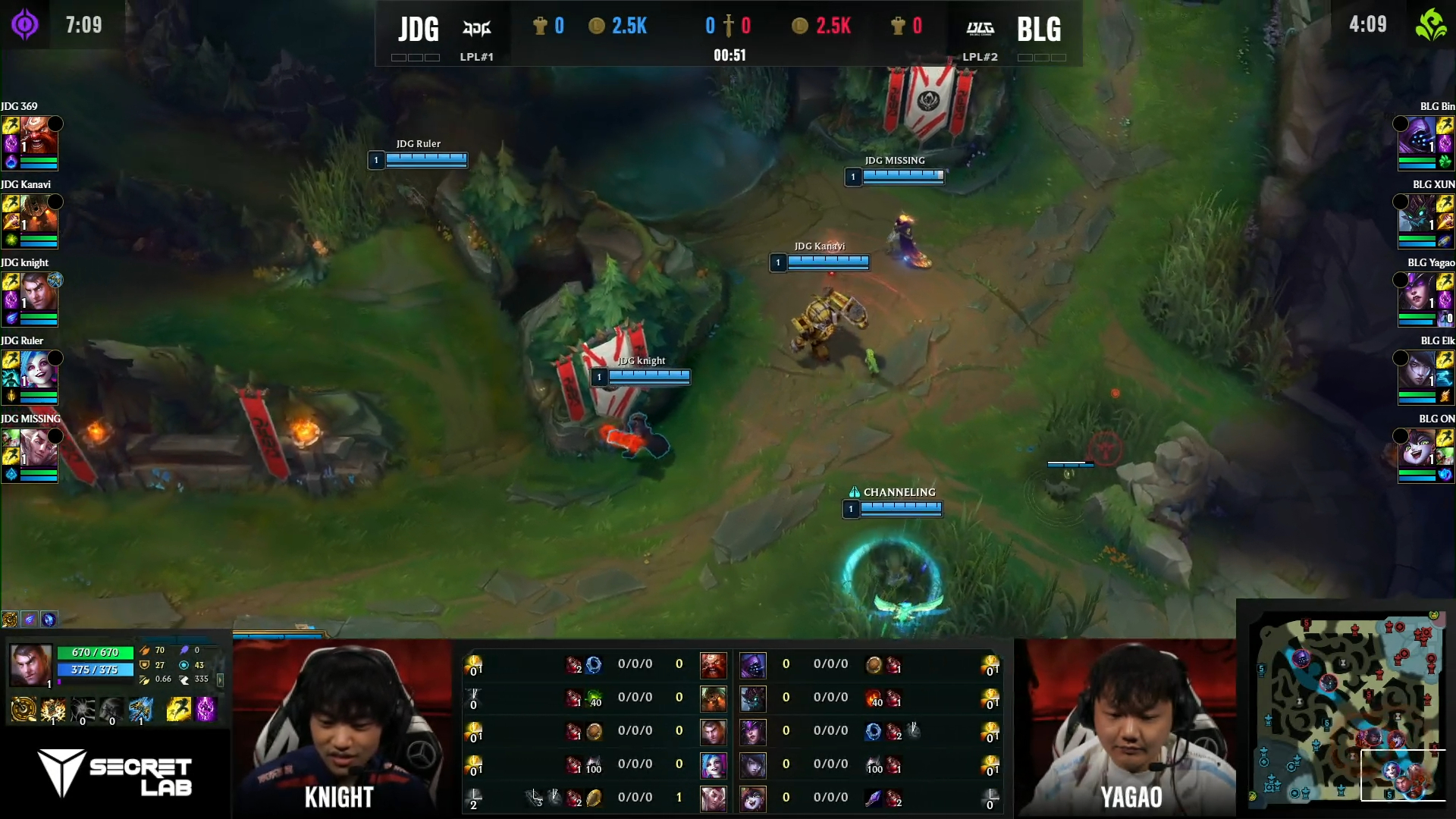The image size is (1456, 819).
Task: Click the attack damage icon in knight's stats panel
Action: [x=145, y=651]
